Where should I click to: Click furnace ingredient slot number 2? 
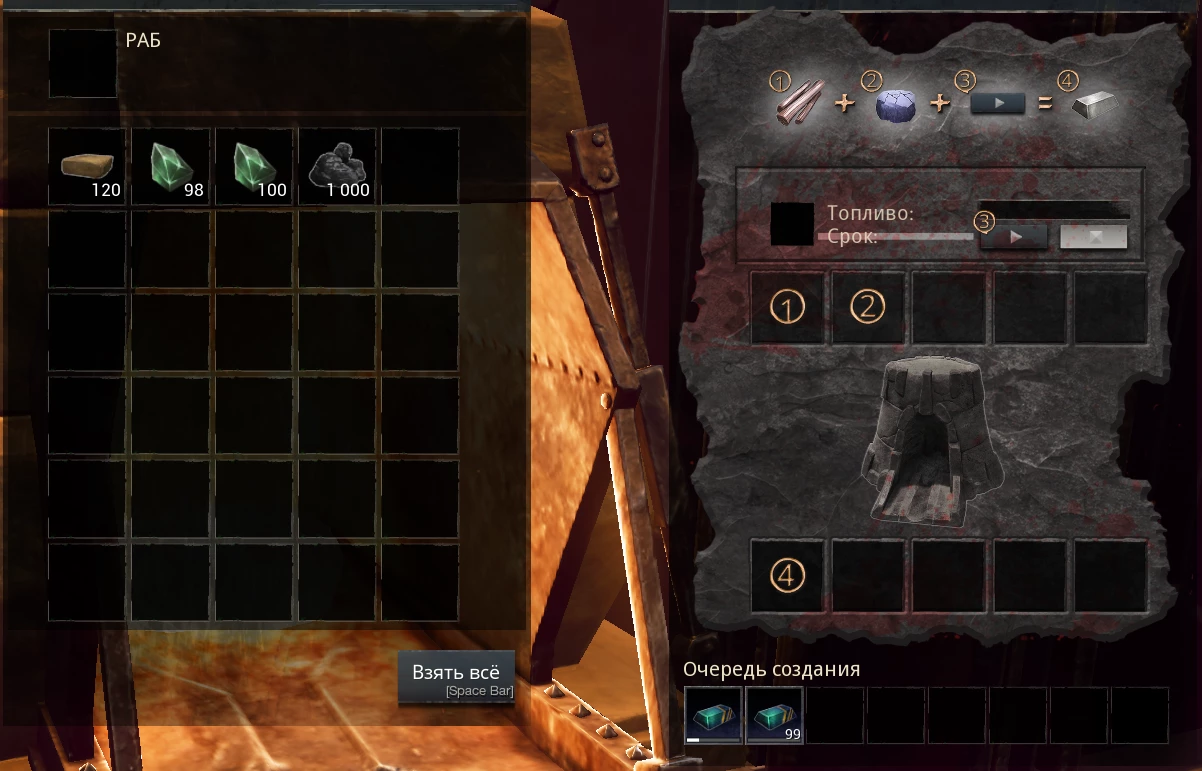pyautogui.click(x=868, y=308)
